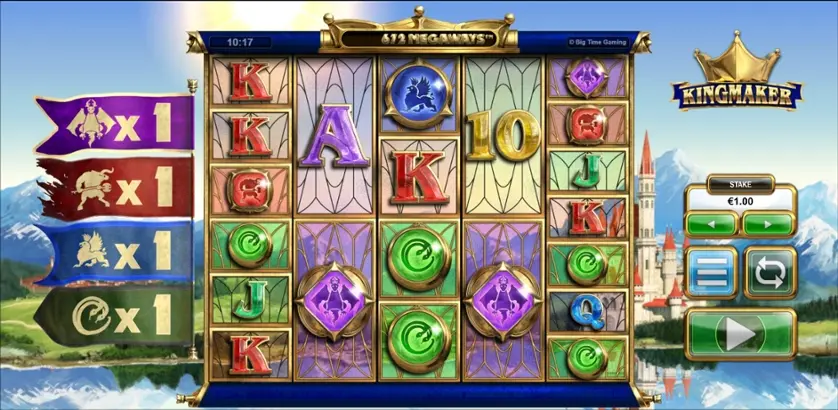Activate the autoplay loop-arrows button

coord(770,271)
